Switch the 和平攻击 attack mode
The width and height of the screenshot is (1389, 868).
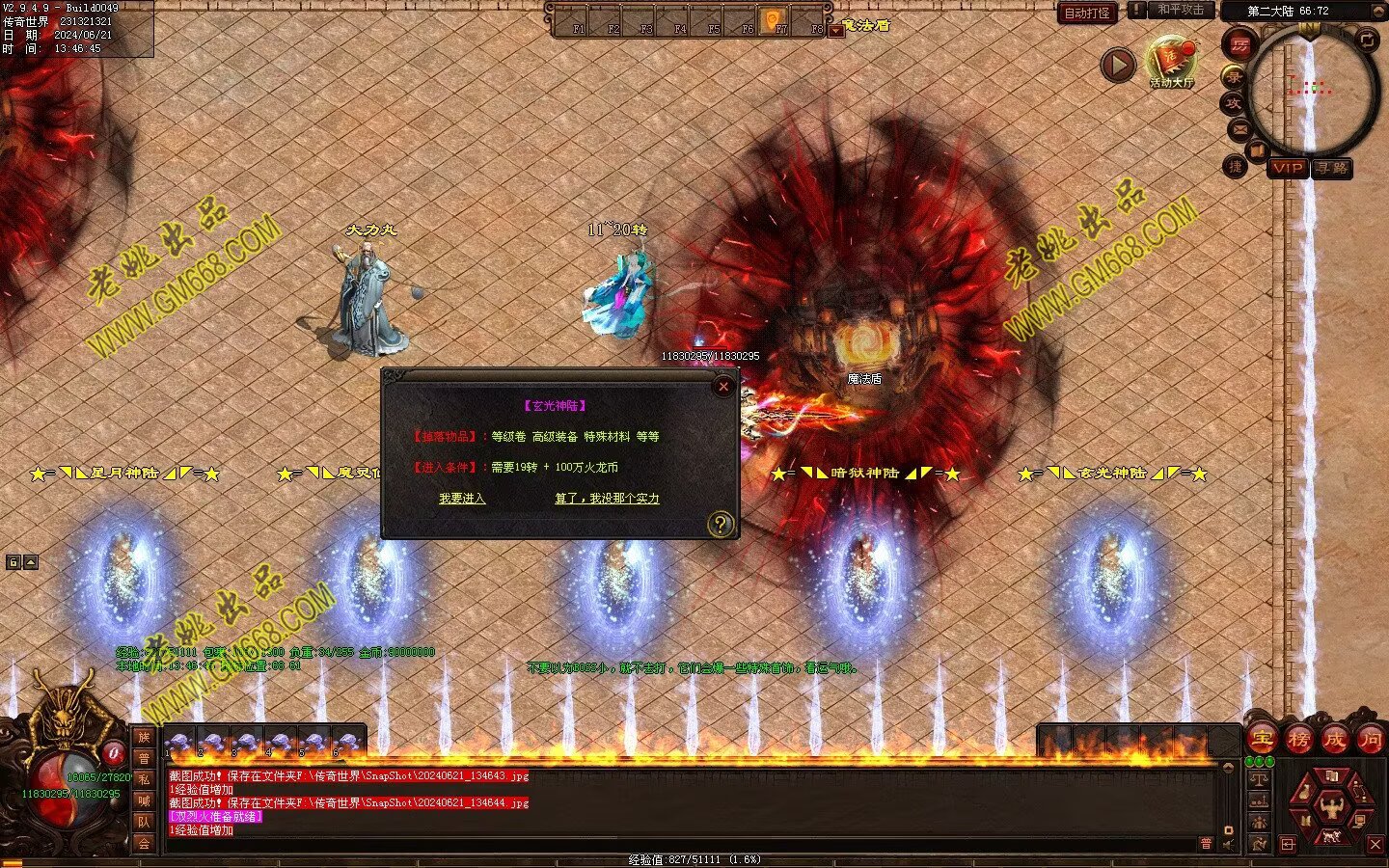coord(1181,10)
